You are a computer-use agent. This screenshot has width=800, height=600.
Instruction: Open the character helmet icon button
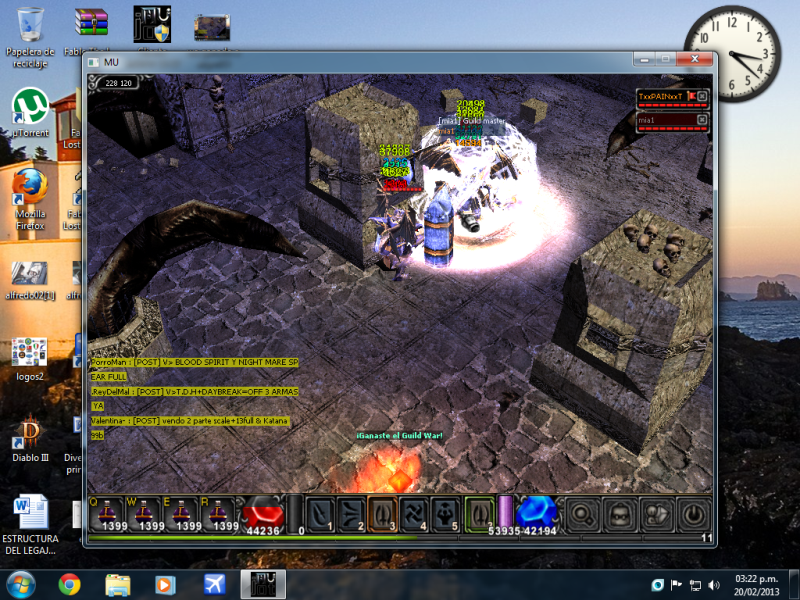coord(619,514)
